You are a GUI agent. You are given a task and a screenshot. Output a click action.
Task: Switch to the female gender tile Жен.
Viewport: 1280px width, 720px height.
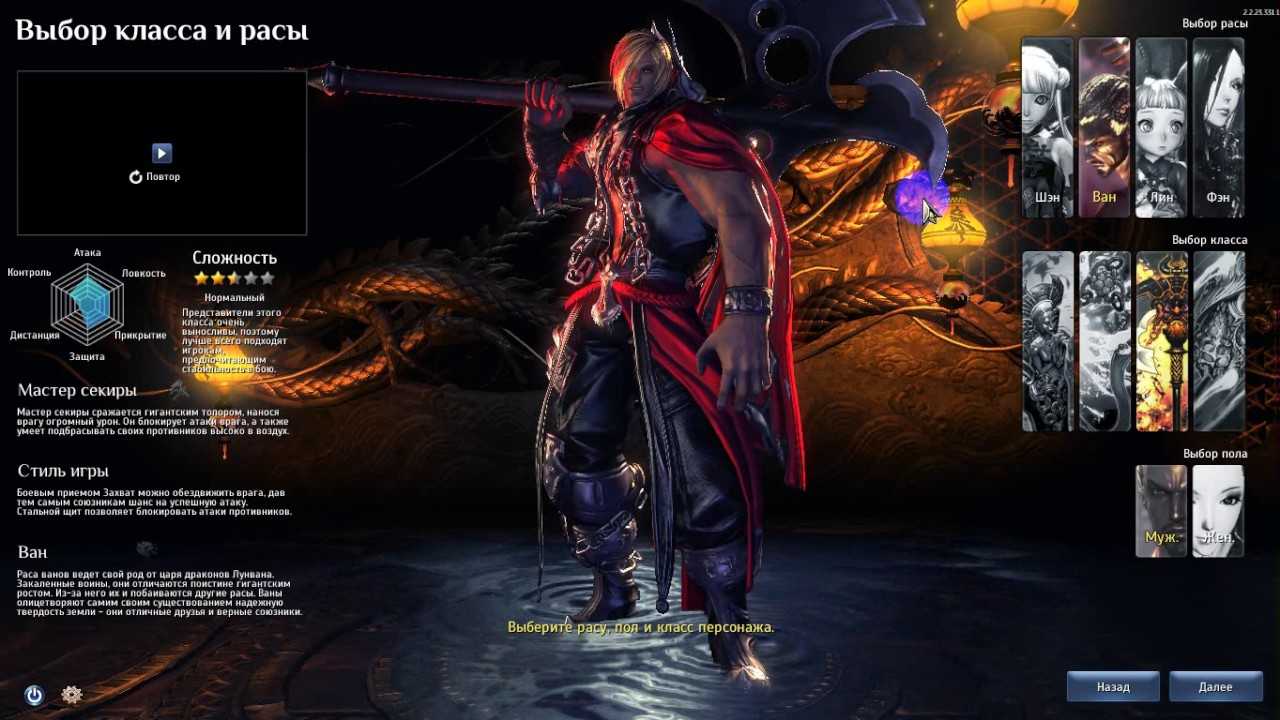pos(1218,510)
